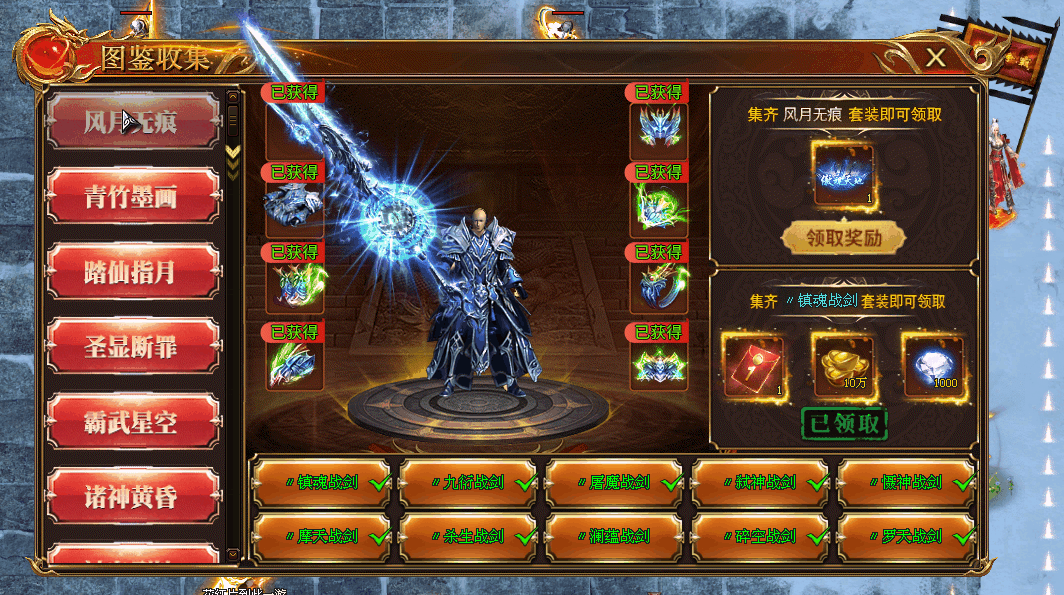Choose the 九衍战剑 set button
Screen dimensions: 1064x595
click(x=468, y=483)
